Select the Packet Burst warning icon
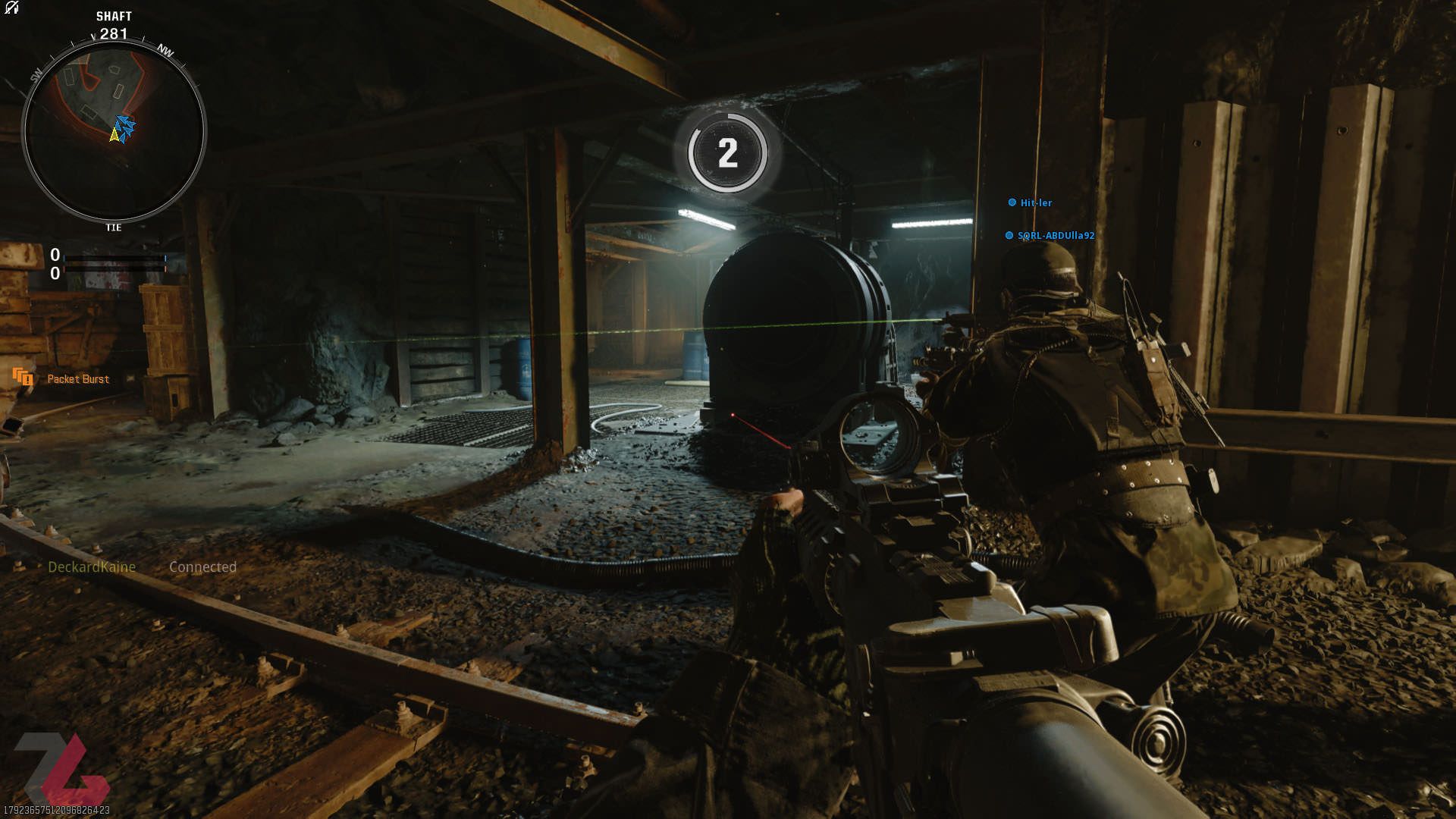 [24, 378]
